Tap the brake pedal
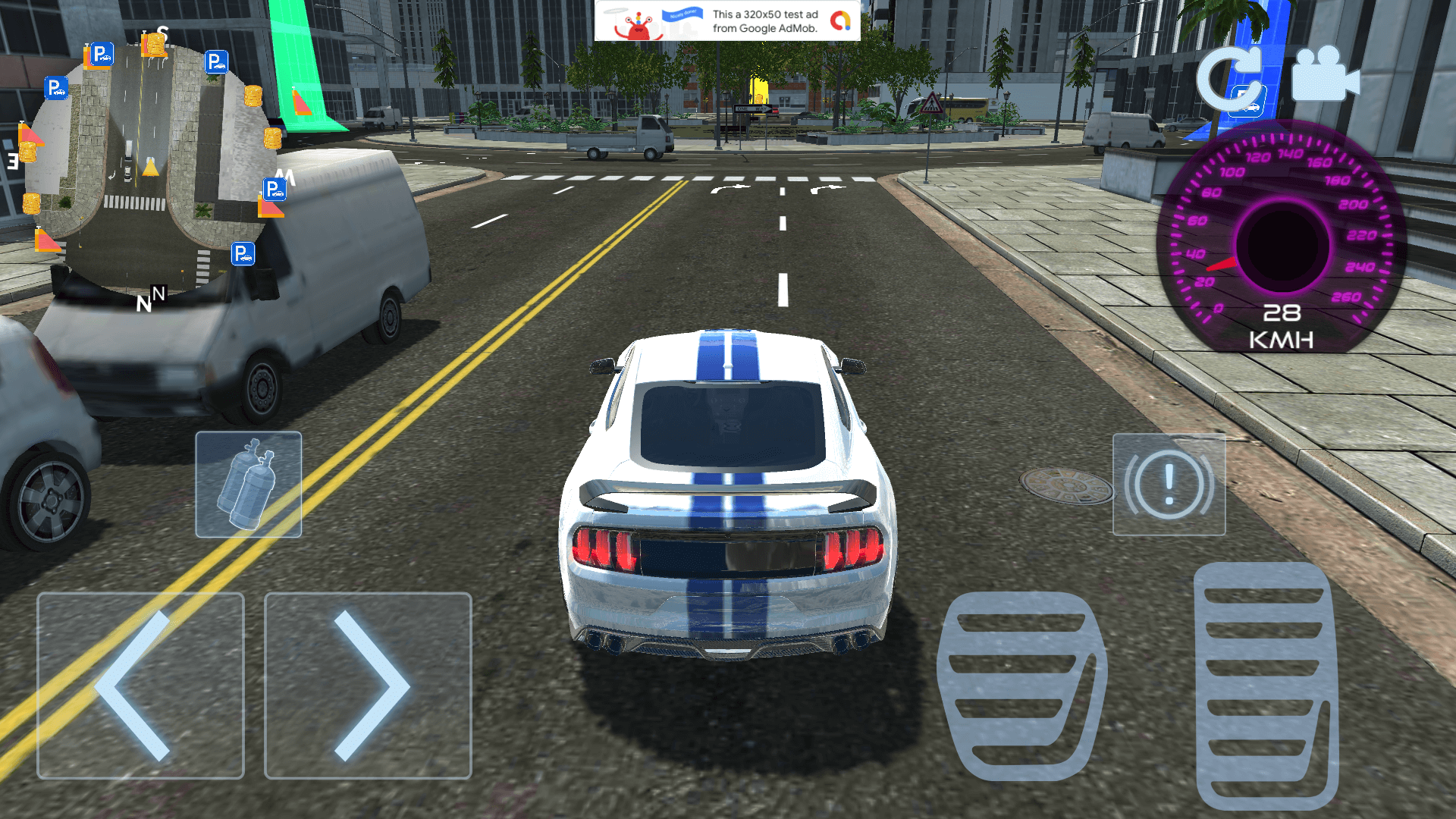This screenshot has height=819, width=1456. pyautogui.click(x=1021, y=686)
